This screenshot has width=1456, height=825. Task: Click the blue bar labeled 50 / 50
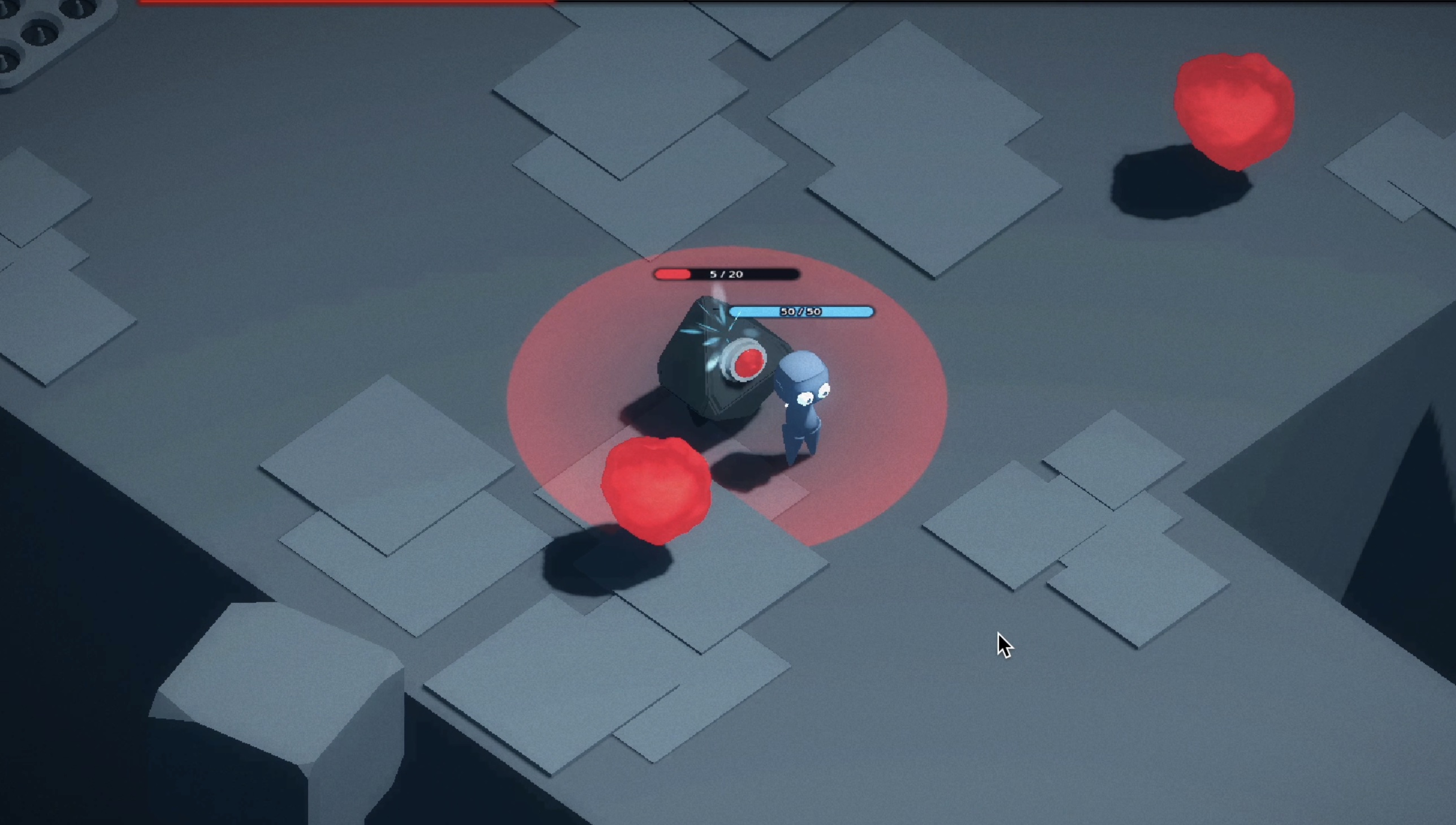pos(801,311)
